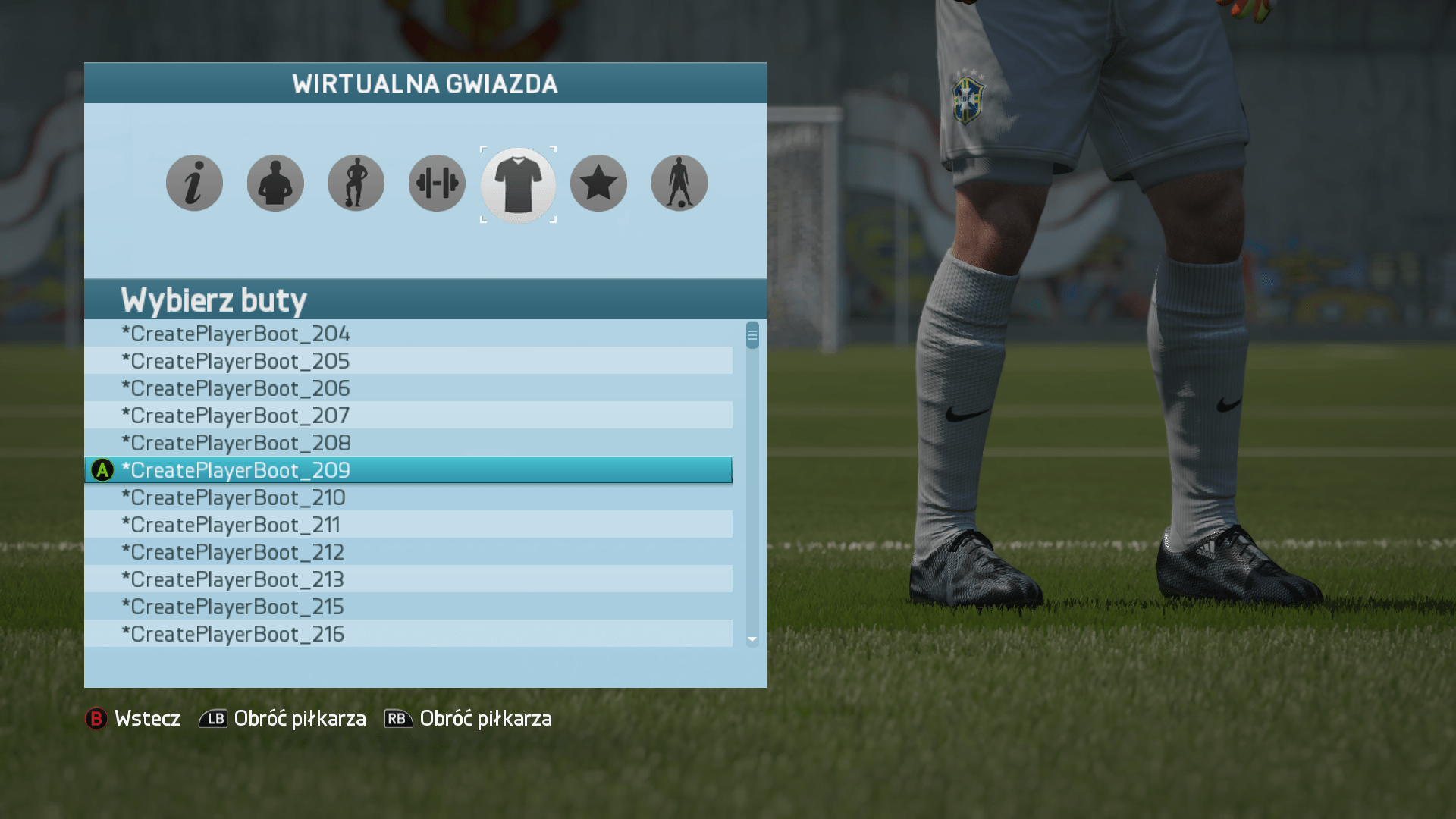Select boot CreatePlayerBoot_204
The image size is (1456, 819).
click(408, 334)
